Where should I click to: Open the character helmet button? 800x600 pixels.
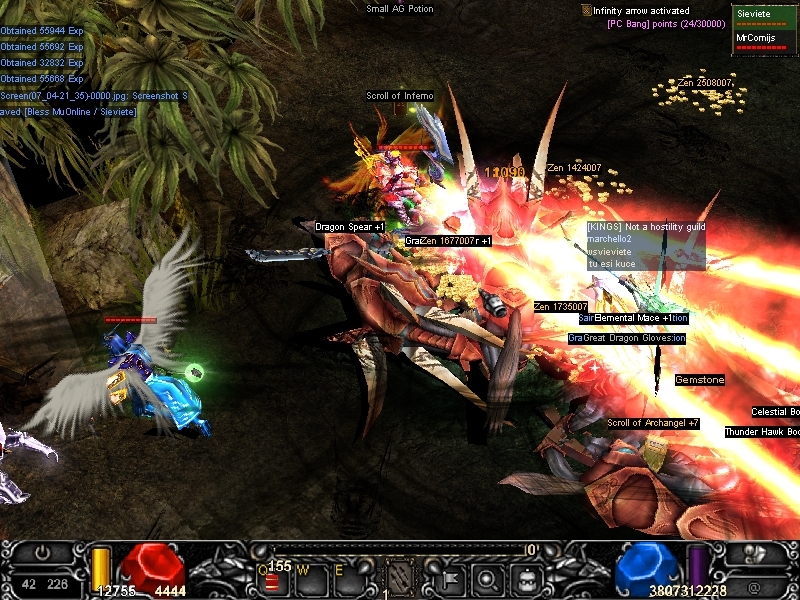tap(755, 553)
